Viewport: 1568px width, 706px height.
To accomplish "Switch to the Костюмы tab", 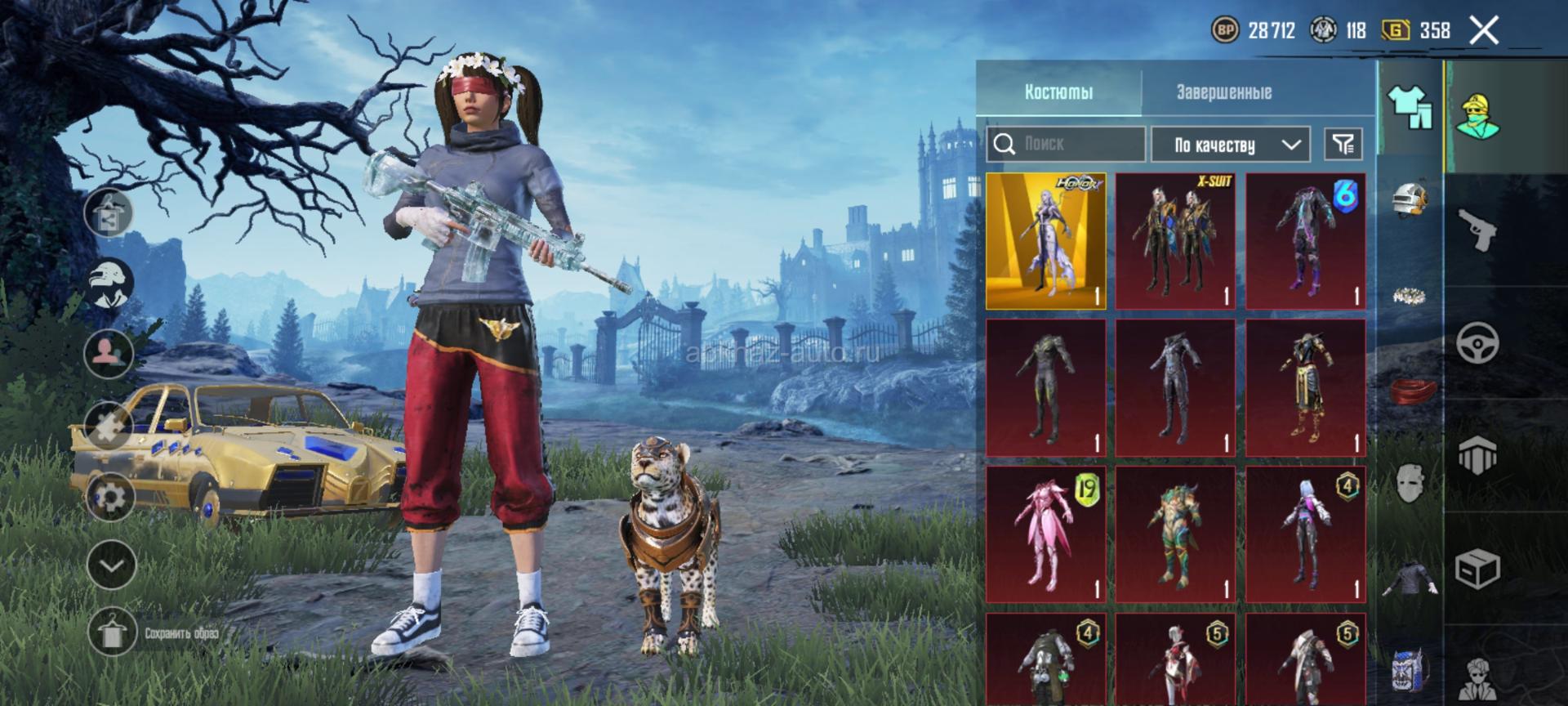I will (1058, 92).
